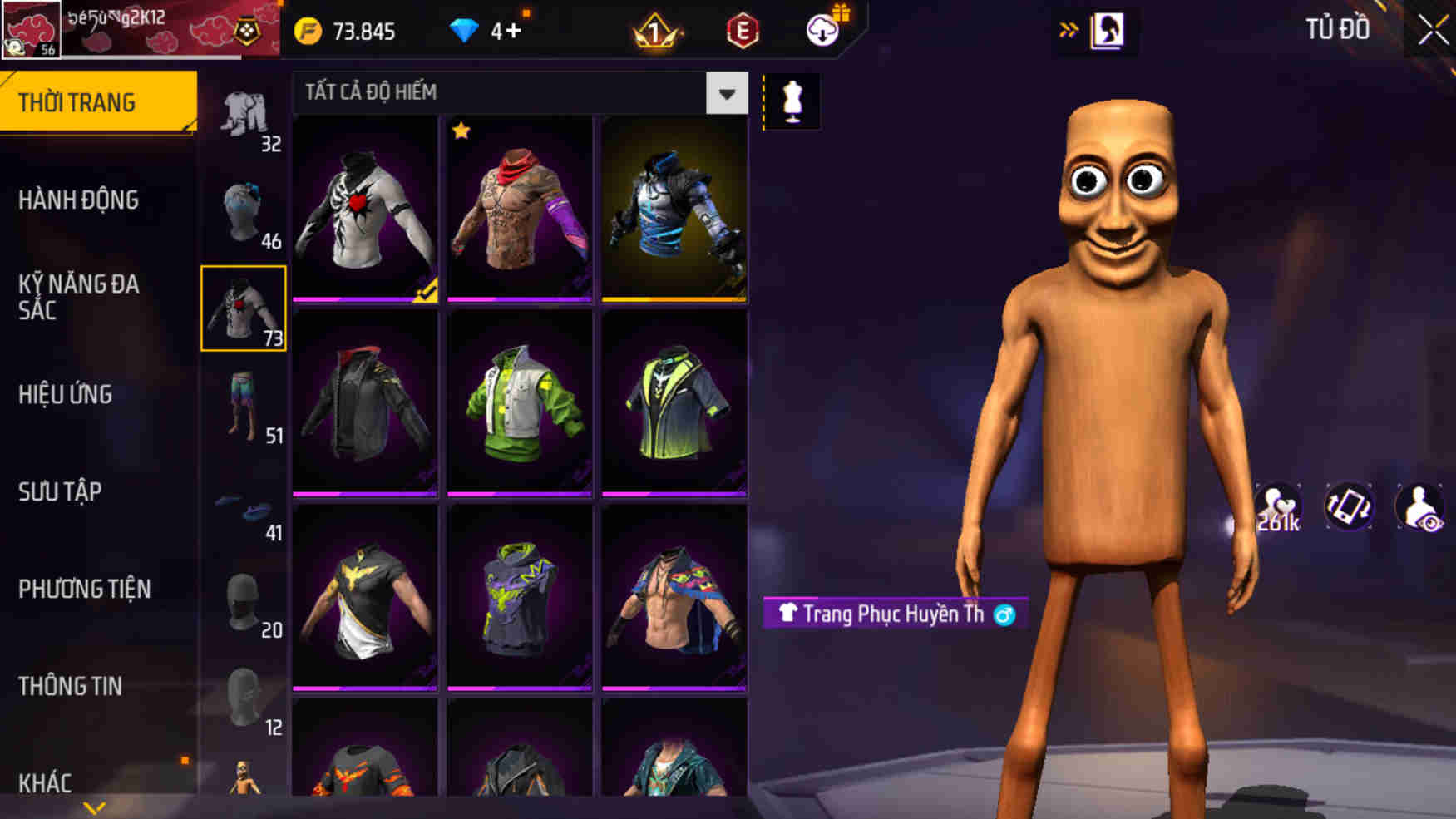Click the E-badge event icon in the top bar
The image size is (1456, 819).
click(743, 32)
